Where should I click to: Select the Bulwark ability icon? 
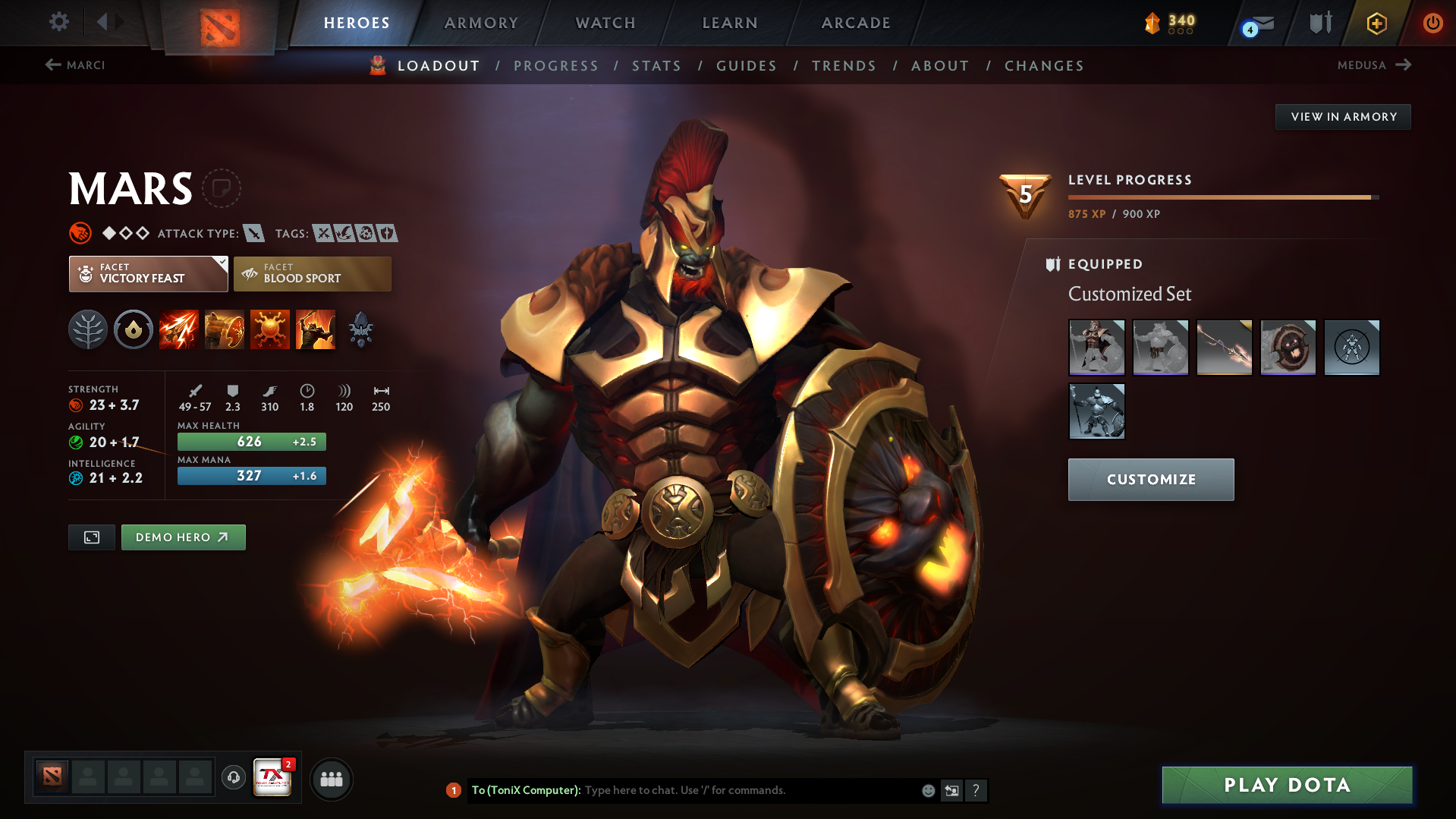click(x=269, y=329)
